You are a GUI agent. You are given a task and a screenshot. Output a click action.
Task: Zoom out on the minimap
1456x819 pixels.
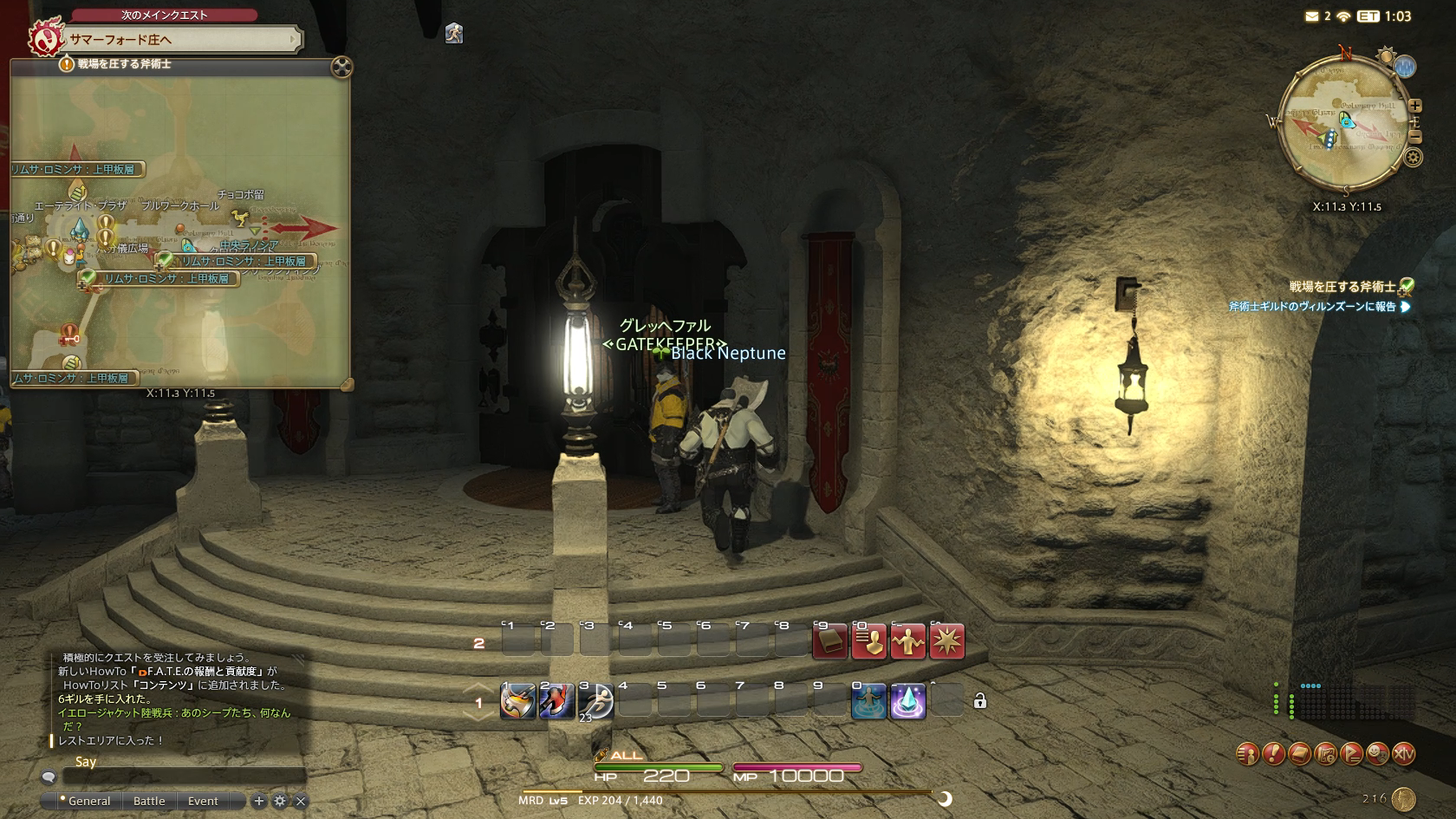(x=1415, y=137)
